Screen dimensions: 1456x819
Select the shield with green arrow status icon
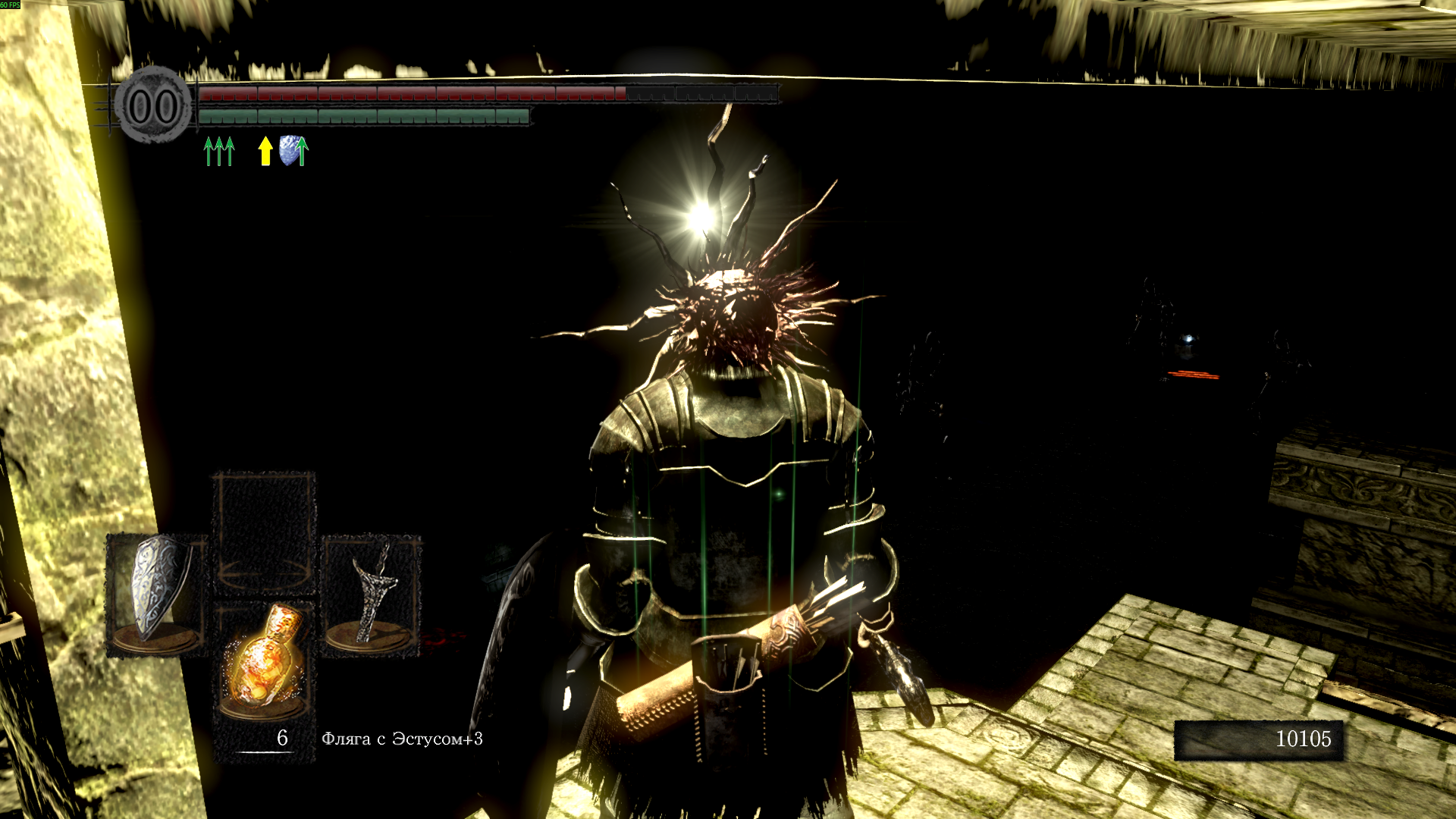click(x=293, y=151)
